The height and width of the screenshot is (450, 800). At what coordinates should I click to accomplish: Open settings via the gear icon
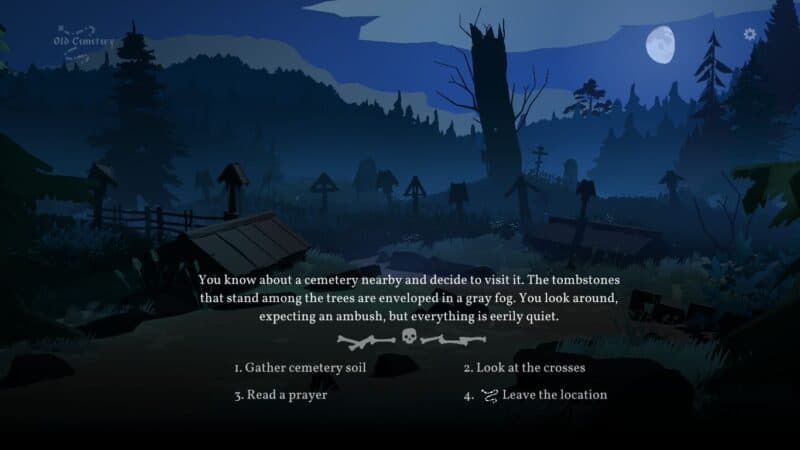click(750, 34)
